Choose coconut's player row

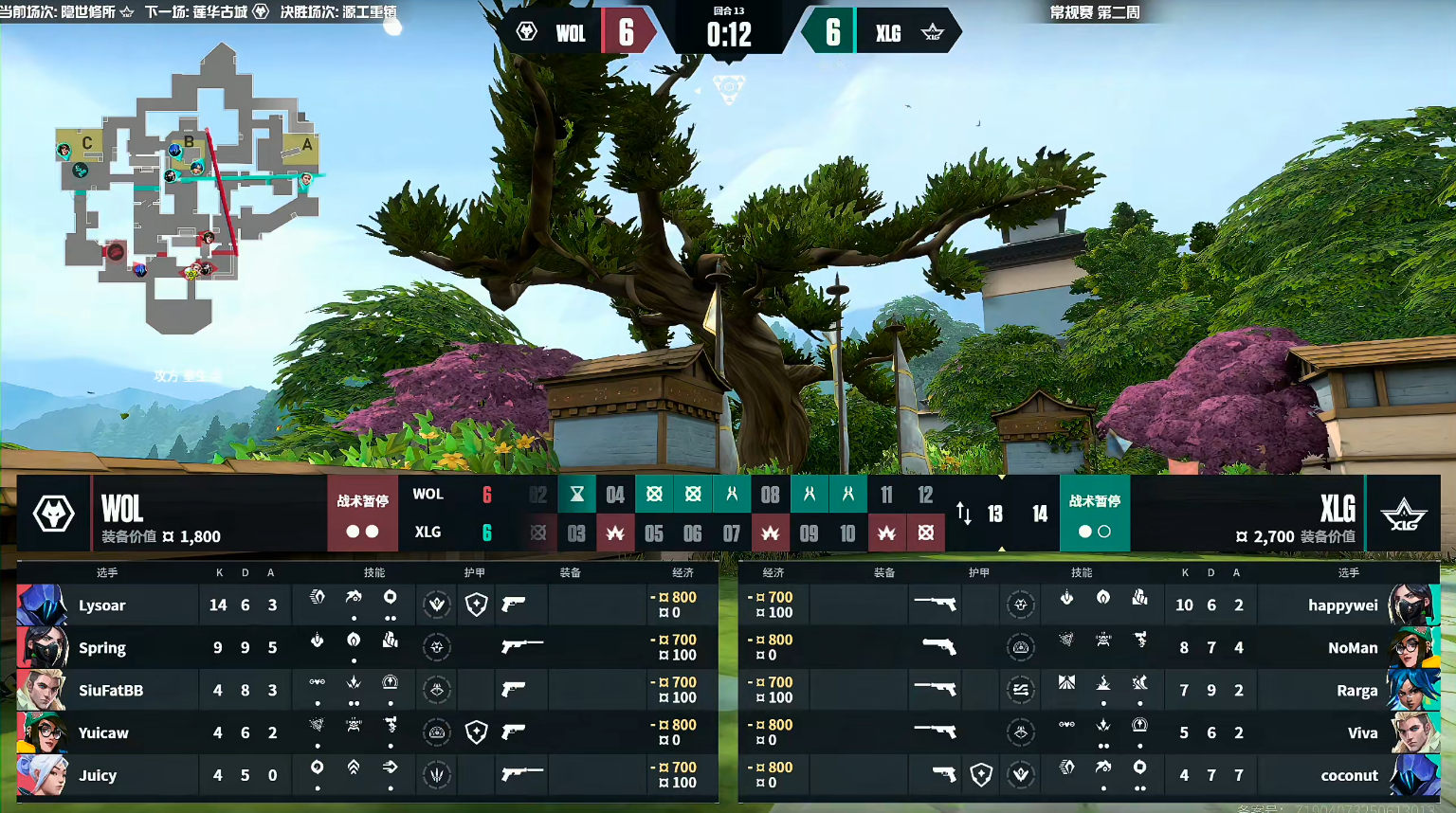coord(1088,775)
